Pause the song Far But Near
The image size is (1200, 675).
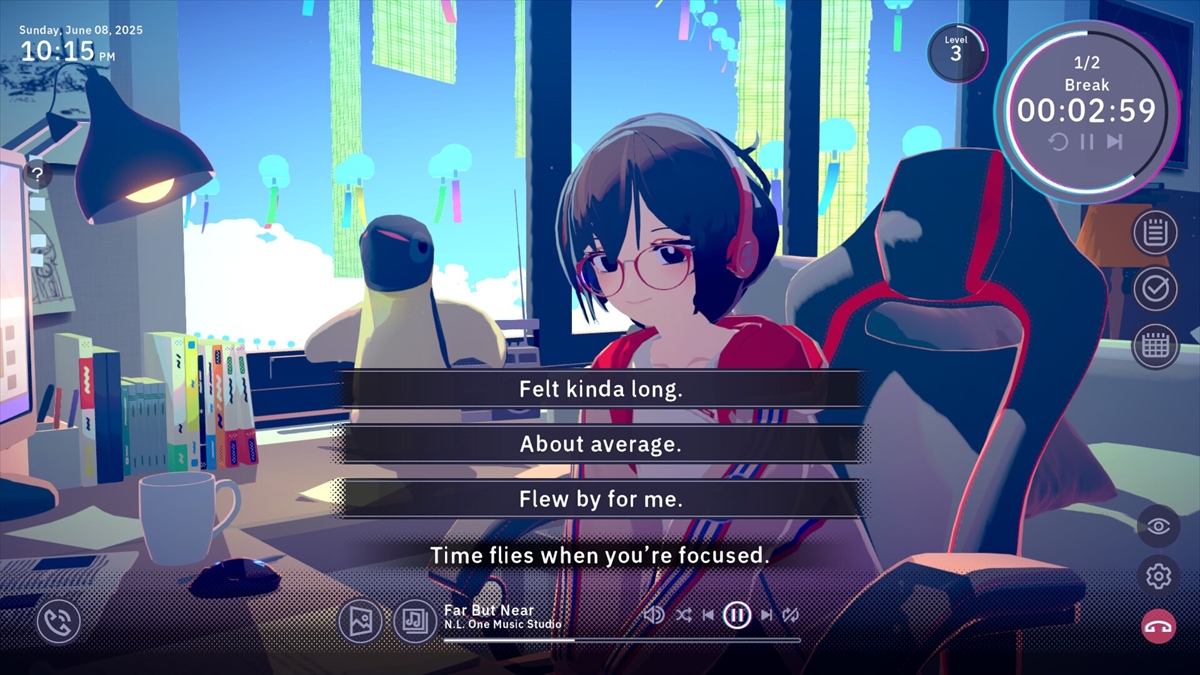pos(737,615)
